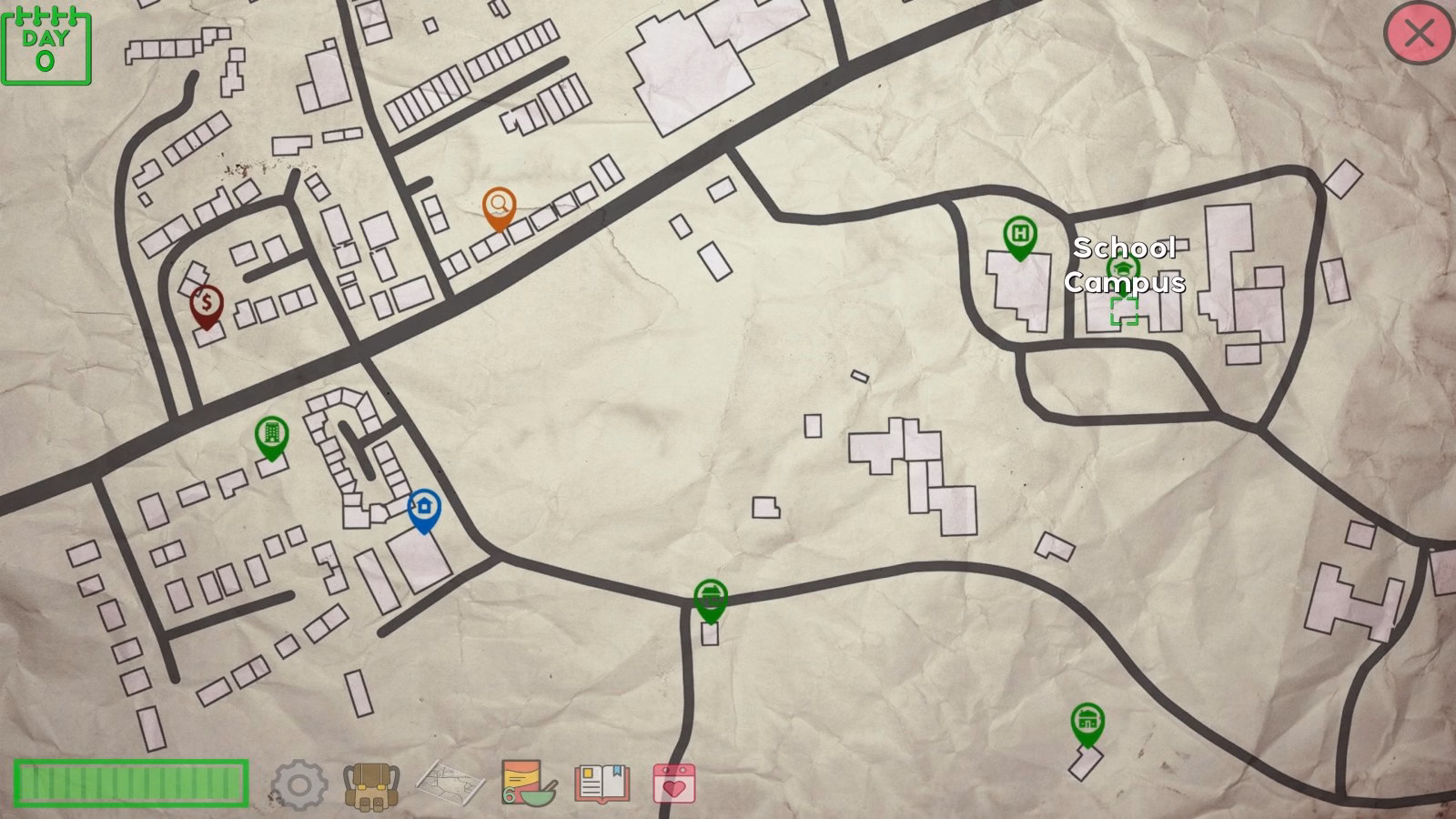Viewport: 1456px width, 819px height.
Task: Open the heart calendar icon
Action: coord(673,784)
